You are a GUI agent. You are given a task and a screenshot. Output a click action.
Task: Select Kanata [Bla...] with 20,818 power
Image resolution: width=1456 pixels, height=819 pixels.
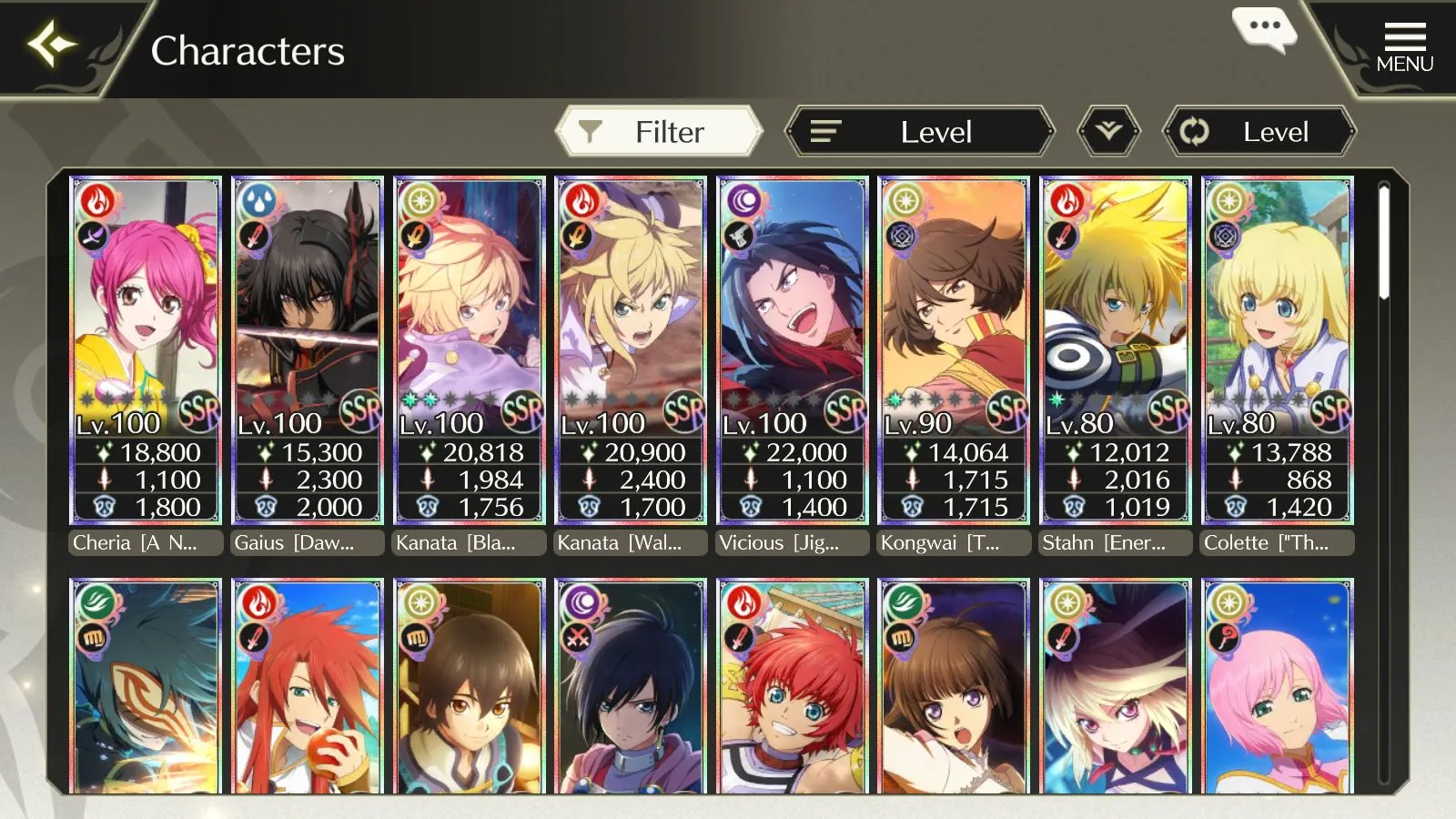(470, 350)
